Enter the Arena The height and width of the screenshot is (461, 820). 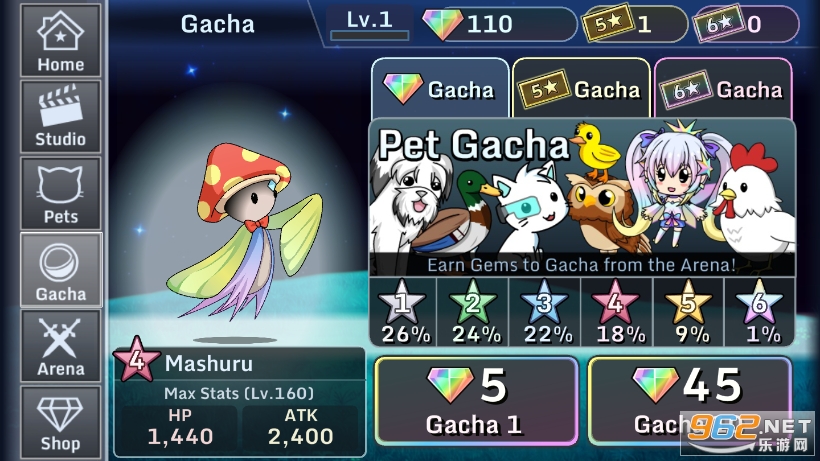[x=61, y=346]
